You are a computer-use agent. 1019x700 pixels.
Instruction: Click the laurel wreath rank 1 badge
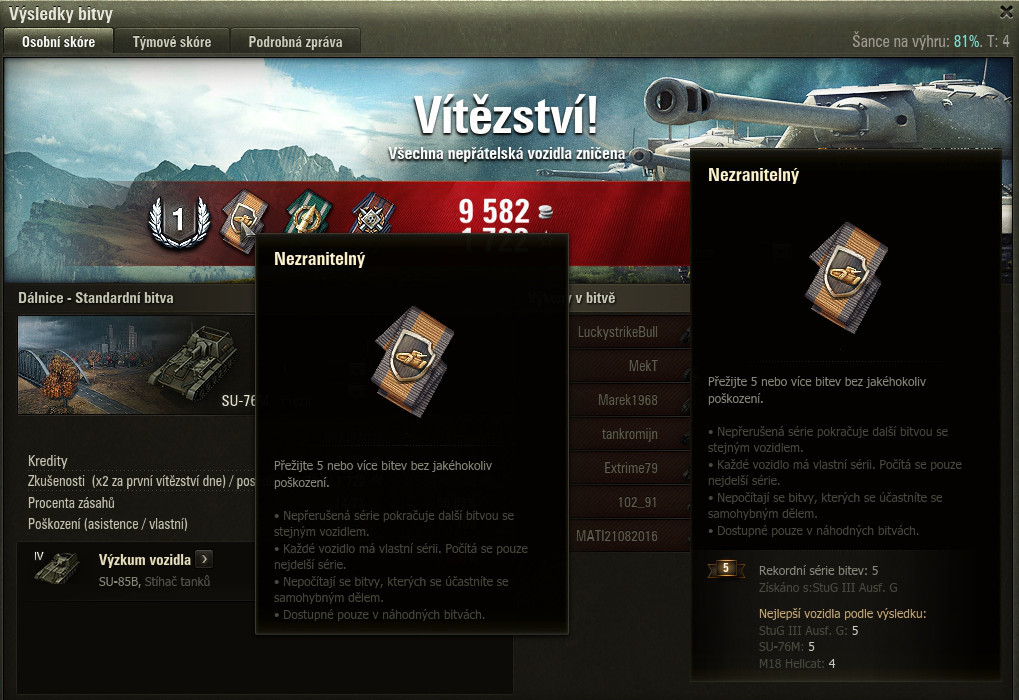[178, 220]
